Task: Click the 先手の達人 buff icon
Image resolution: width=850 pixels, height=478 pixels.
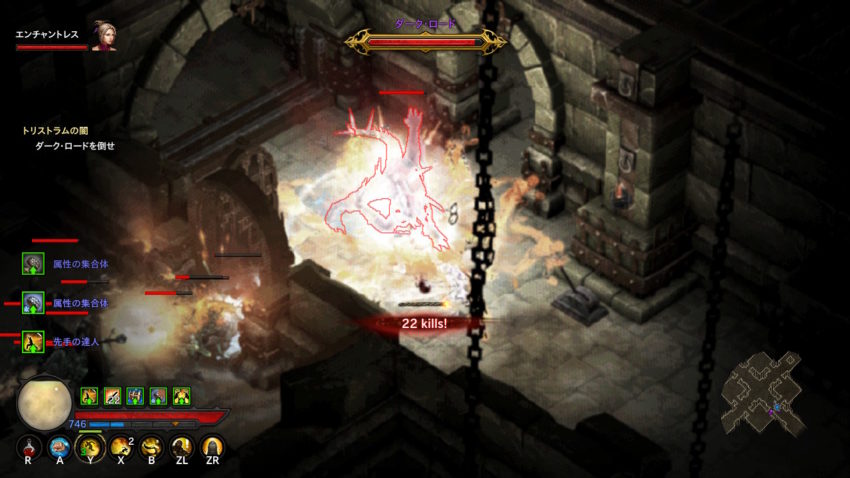Action: [x=33, y=342]
